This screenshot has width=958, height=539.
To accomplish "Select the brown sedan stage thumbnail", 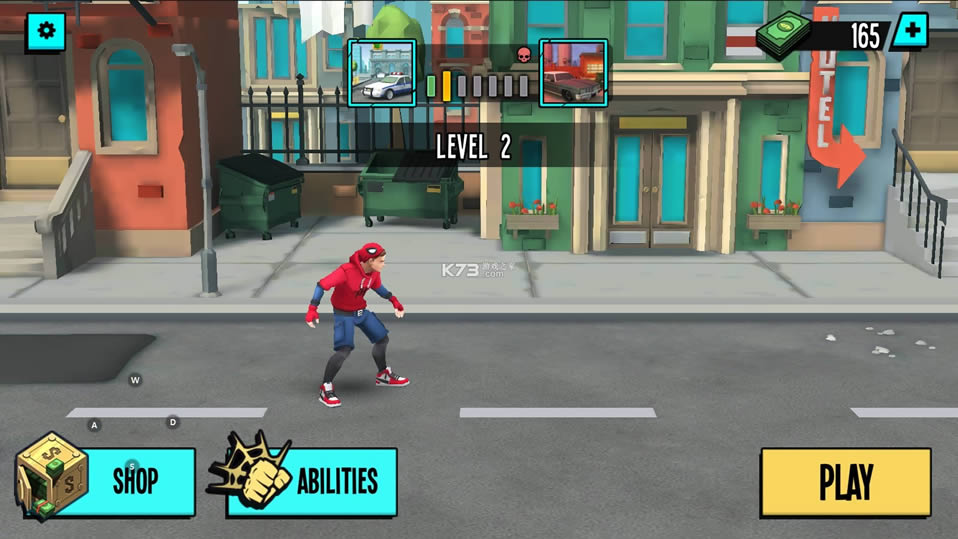I will coord(573,73).
